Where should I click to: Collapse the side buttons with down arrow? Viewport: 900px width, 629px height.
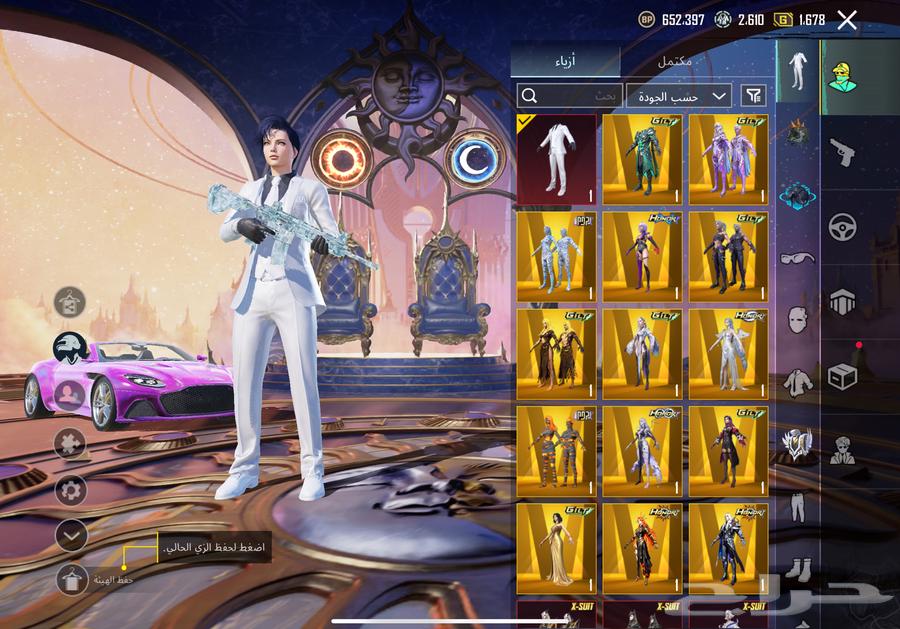71,536
